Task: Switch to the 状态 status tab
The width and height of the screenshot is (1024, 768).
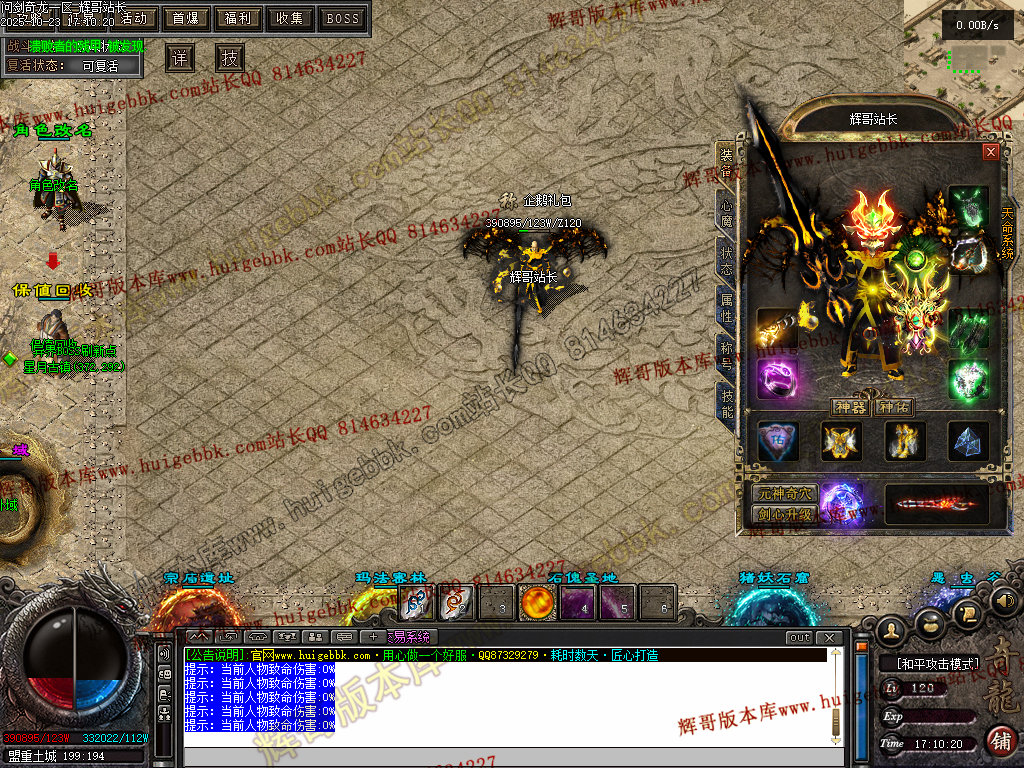Action: click(727, 262)
